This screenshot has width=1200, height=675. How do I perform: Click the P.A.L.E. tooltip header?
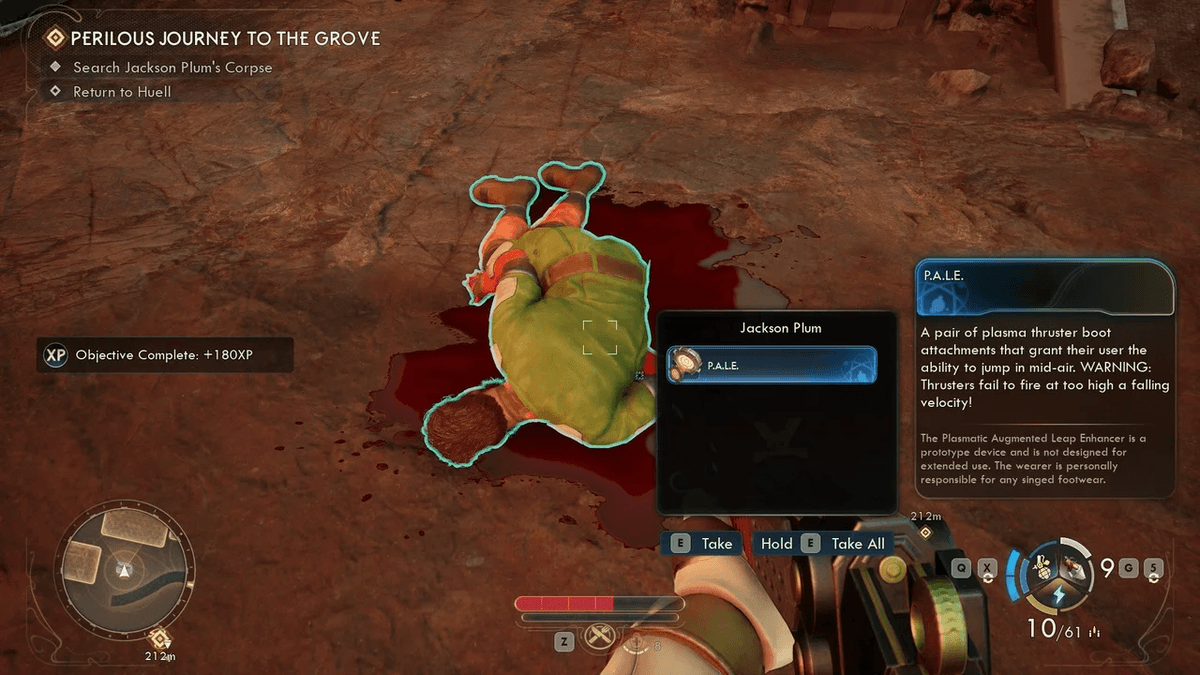tap(1044, 288)
